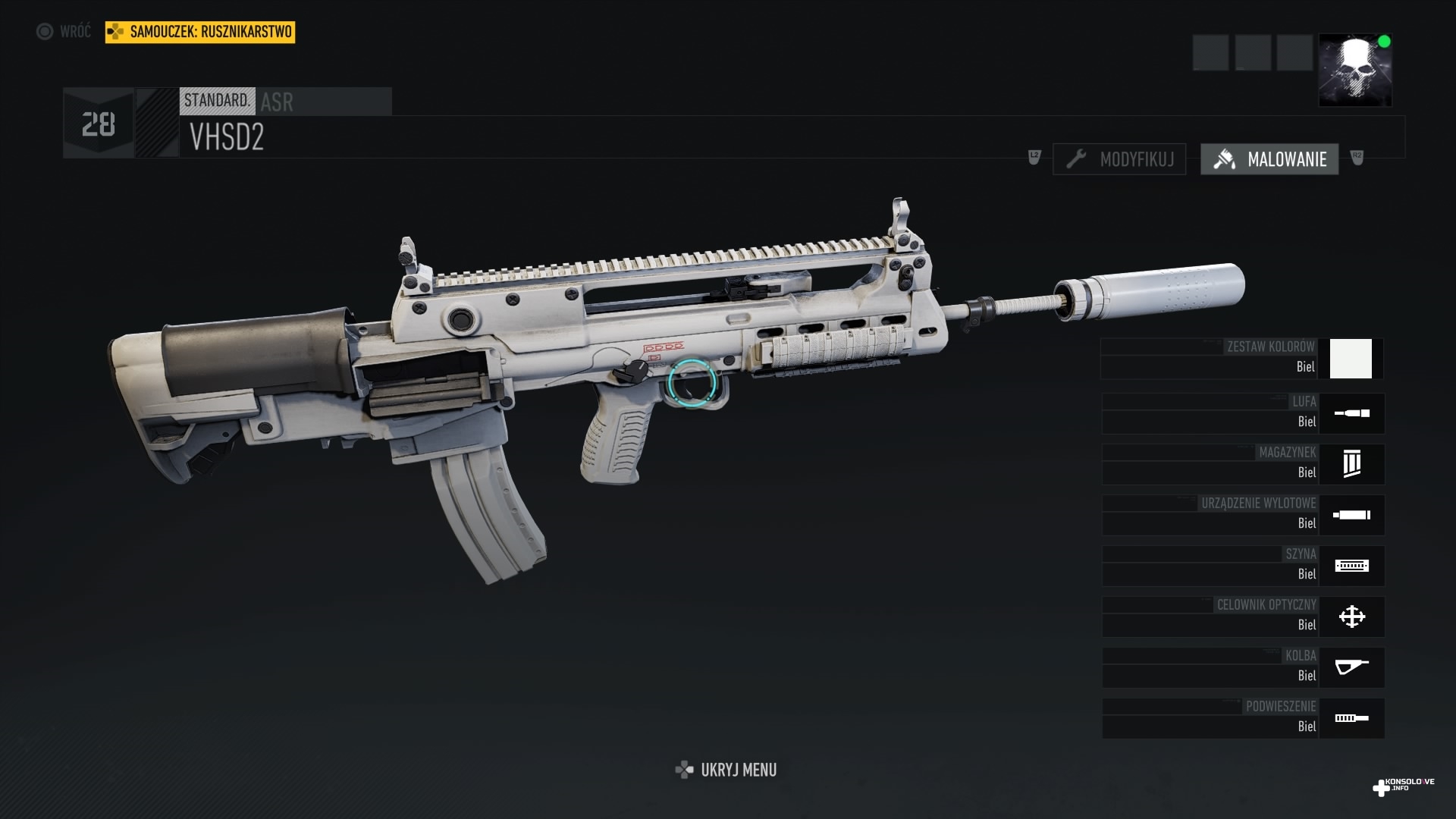
Task: Select the Malowanie paint tab
Action: [1269, 159]
